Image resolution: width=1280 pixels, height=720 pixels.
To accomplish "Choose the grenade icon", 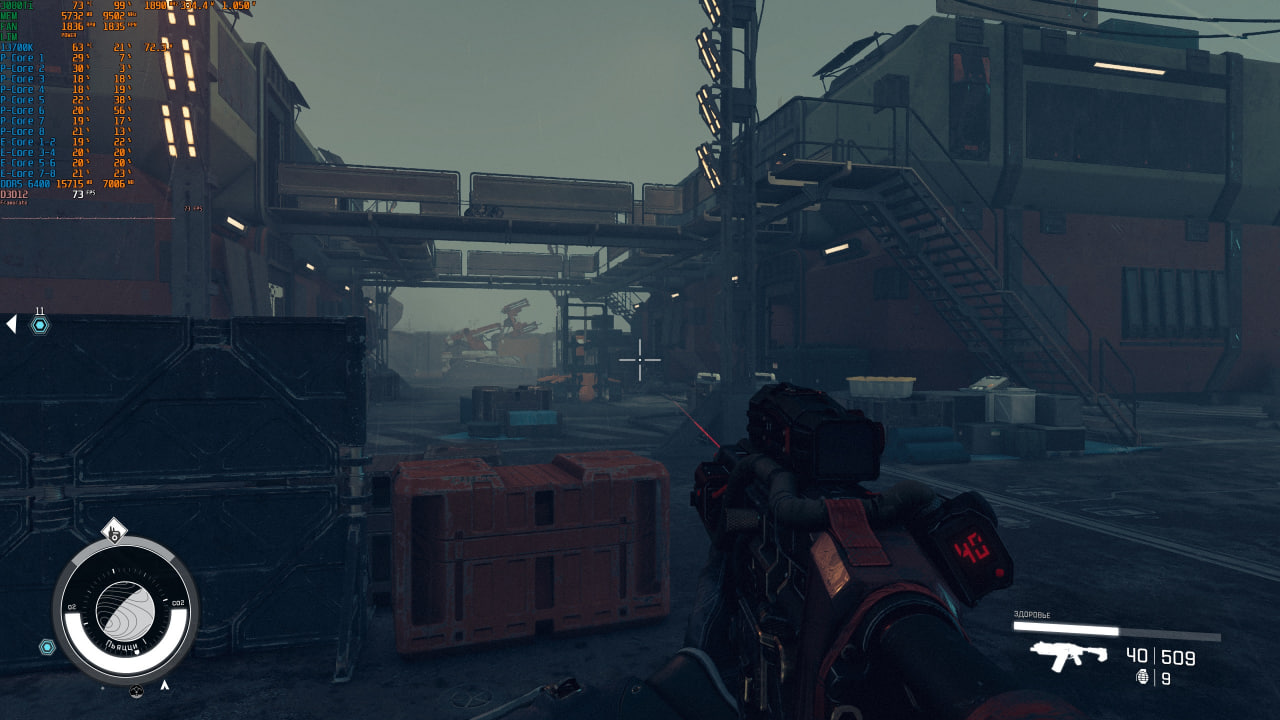I will pos(1143,677).
